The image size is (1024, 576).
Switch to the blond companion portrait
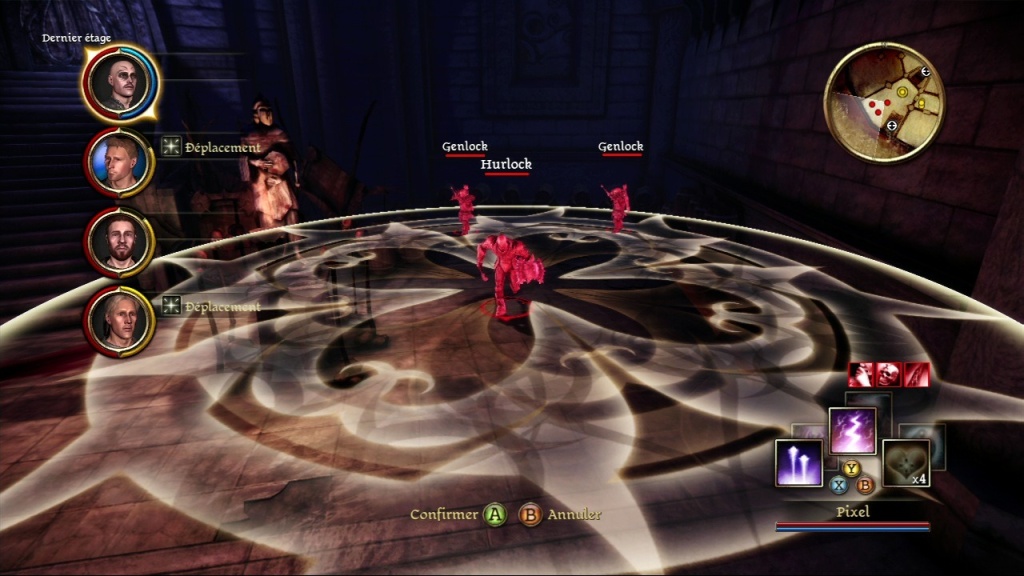click(x=118, y=162)
